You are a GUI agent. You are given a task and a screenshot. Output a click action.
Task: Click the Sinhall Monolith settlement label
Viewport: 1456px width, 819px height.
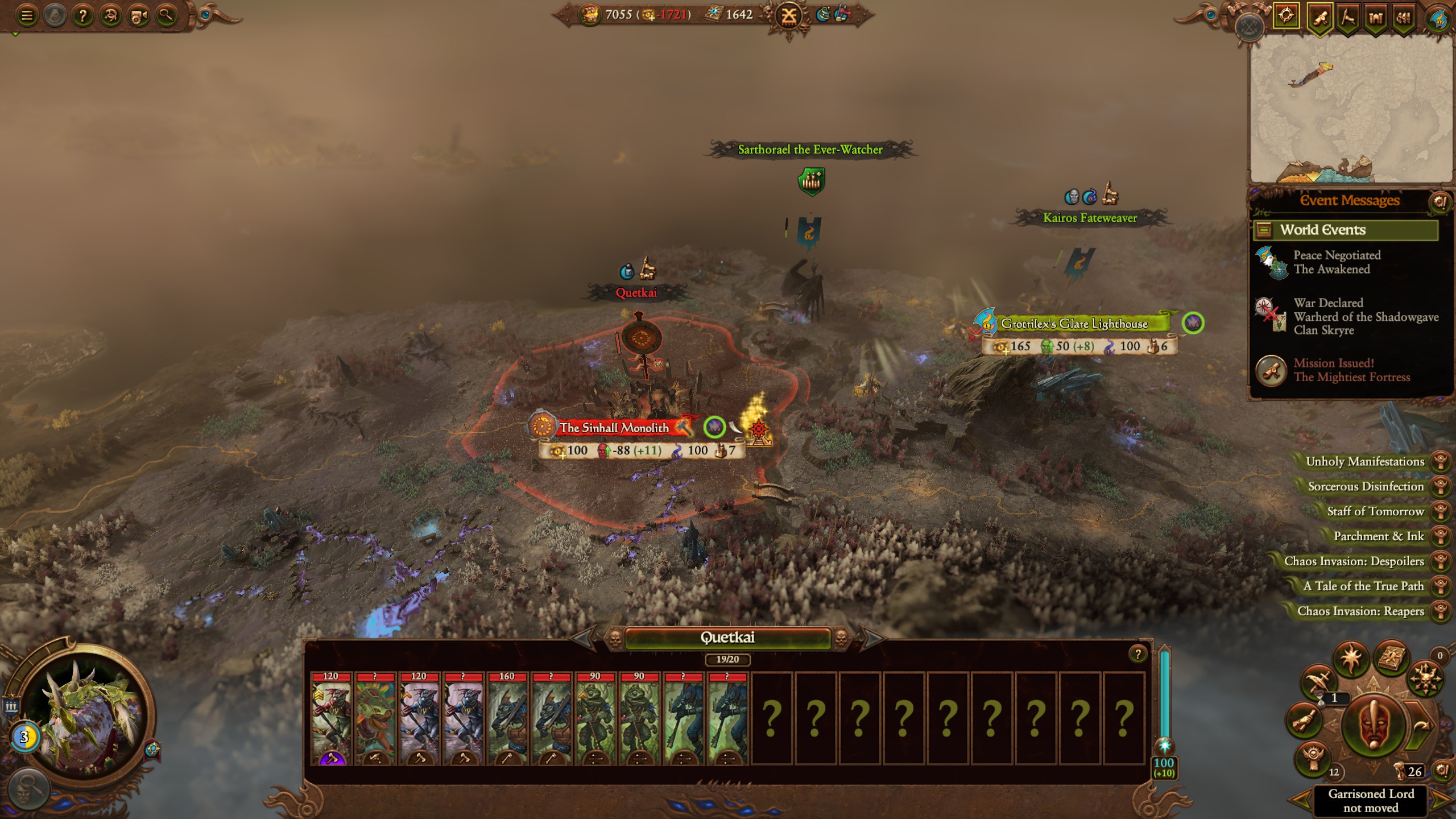point(614,428)
